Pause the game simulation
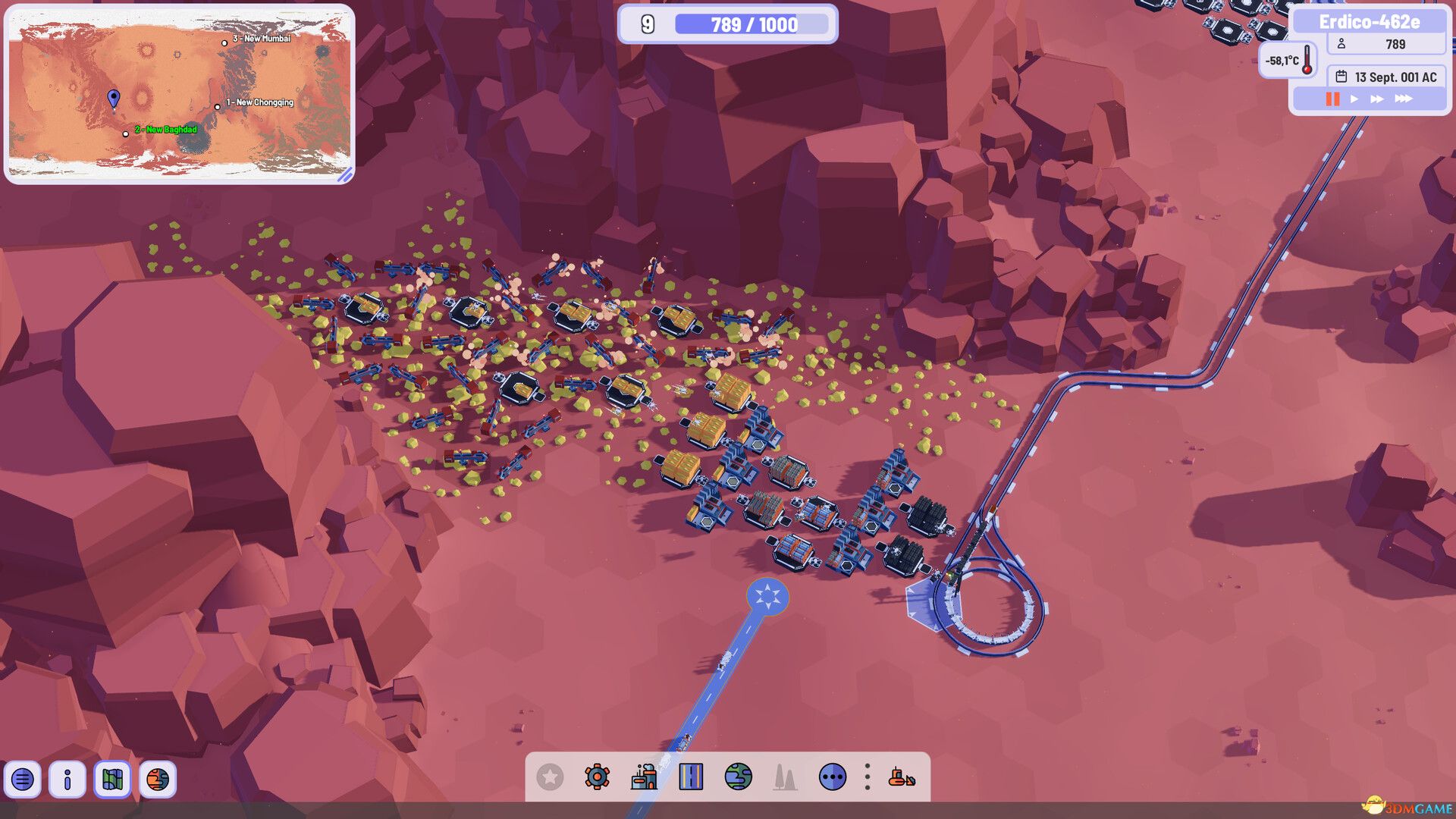 [1333, 98]
